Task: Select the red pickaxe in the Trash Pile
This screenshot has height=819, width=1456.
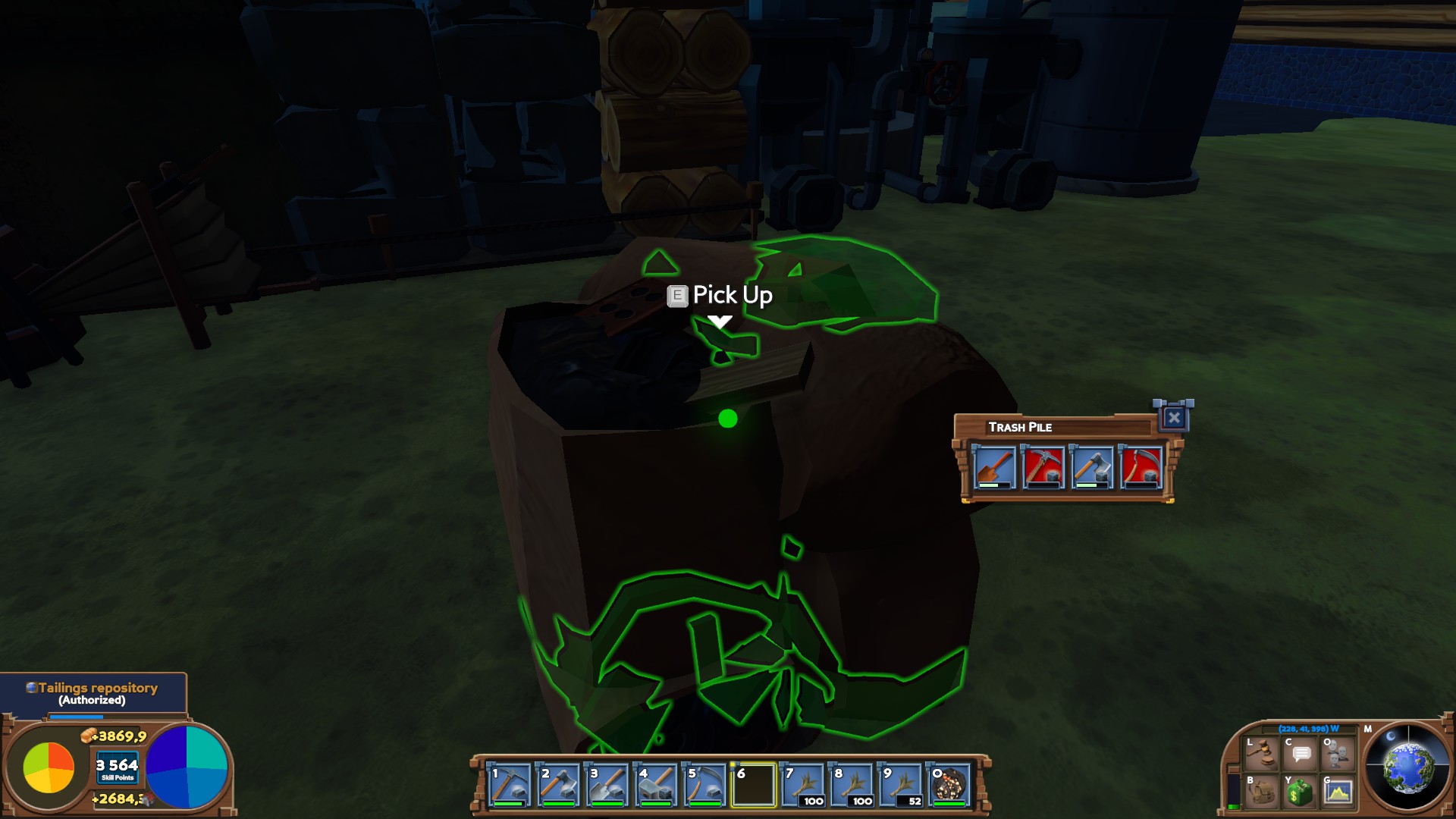Action: click(1043, 467)
